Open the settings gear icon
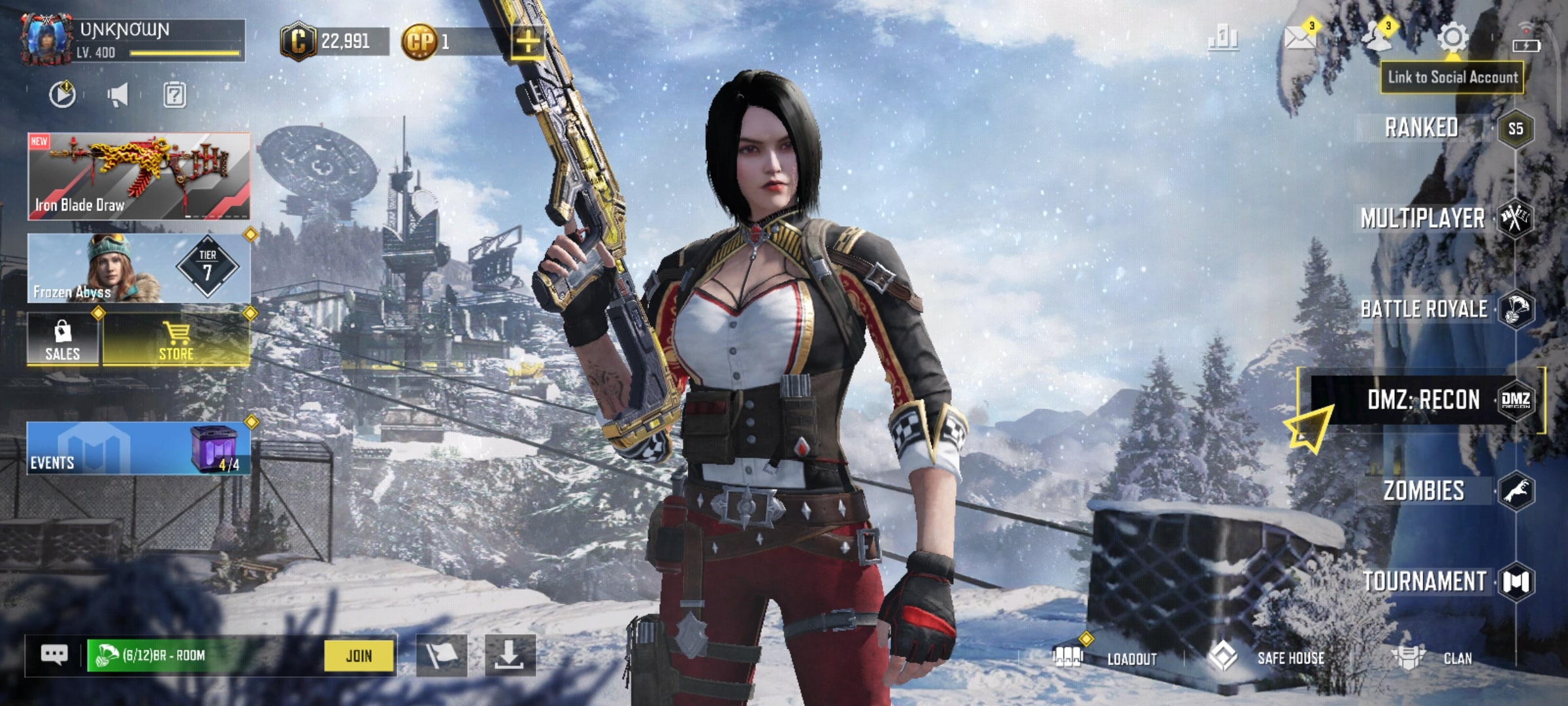The image size is (1568, 706). (1453, 38)
